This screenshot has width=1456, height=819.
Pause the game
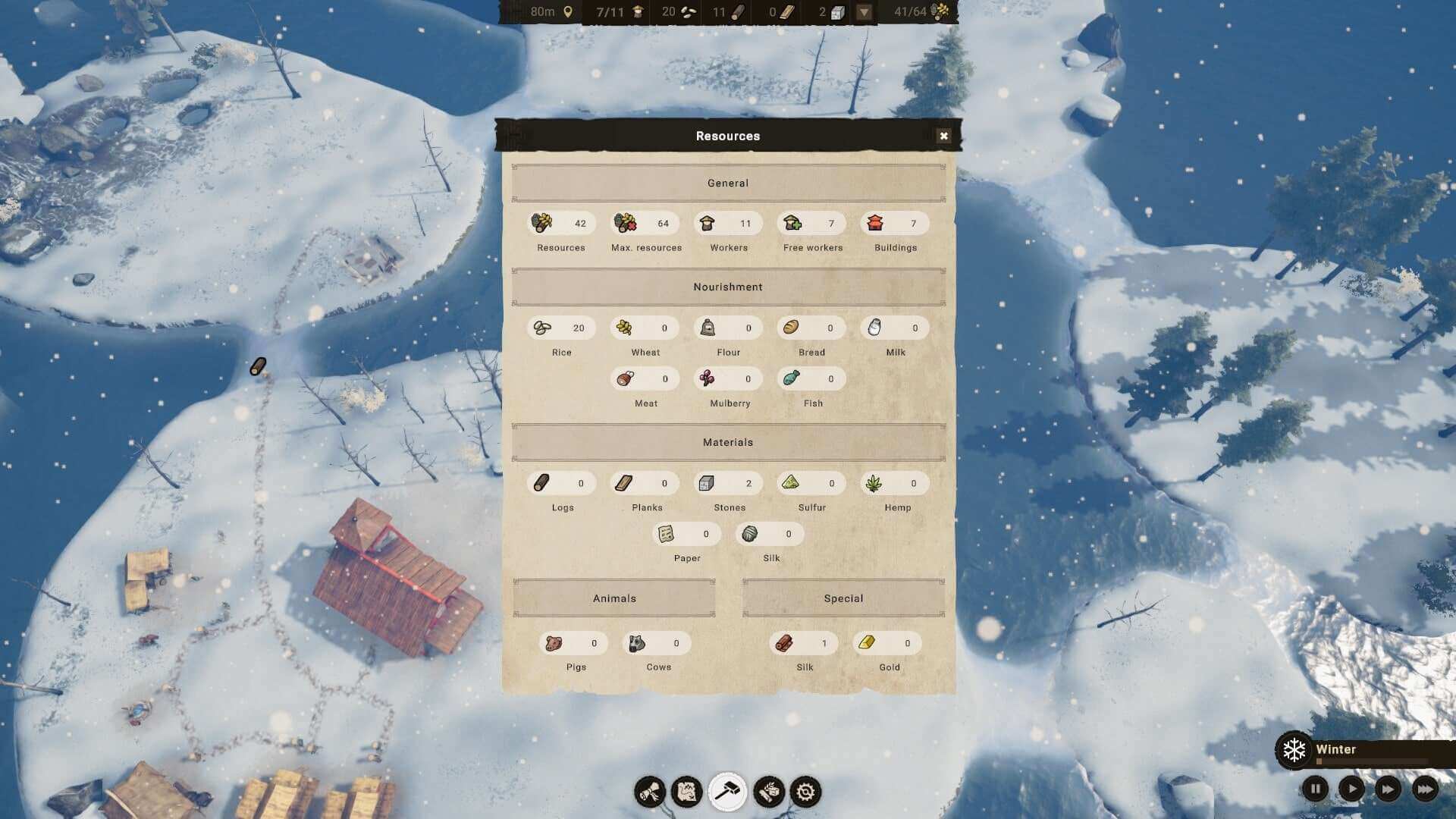[1315, 789]
